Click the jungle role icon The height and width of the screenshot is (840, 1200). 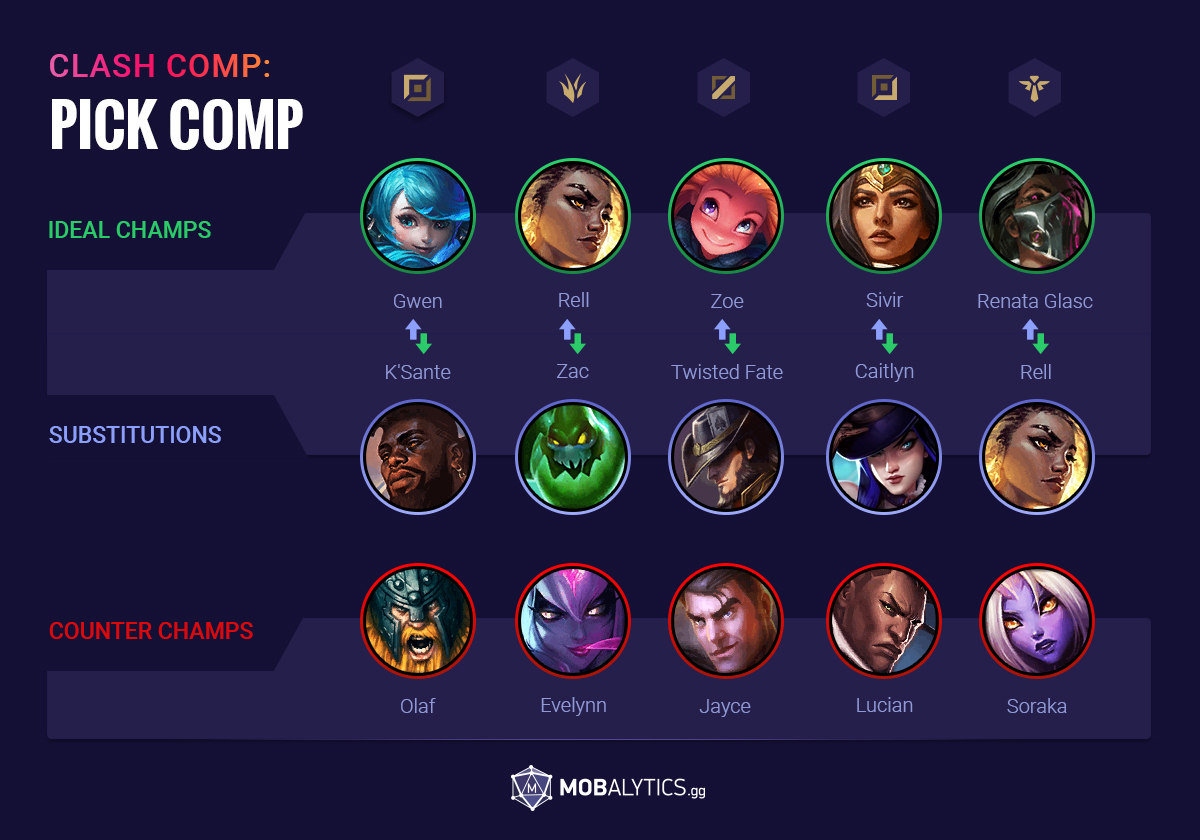(x=573, y=89)
